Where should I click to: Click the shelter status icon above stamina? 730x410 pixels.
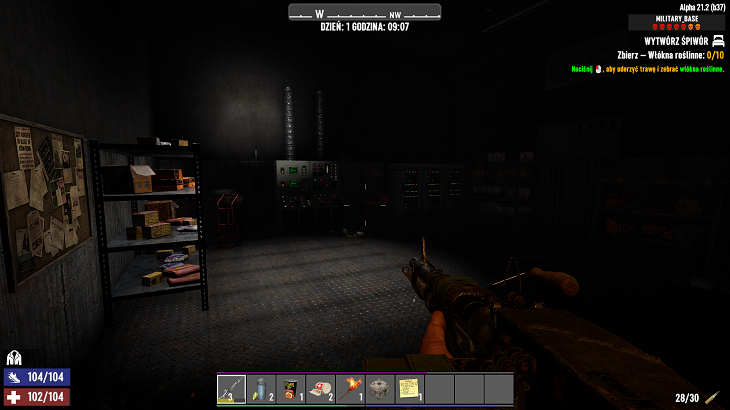[x=14, y=357]
